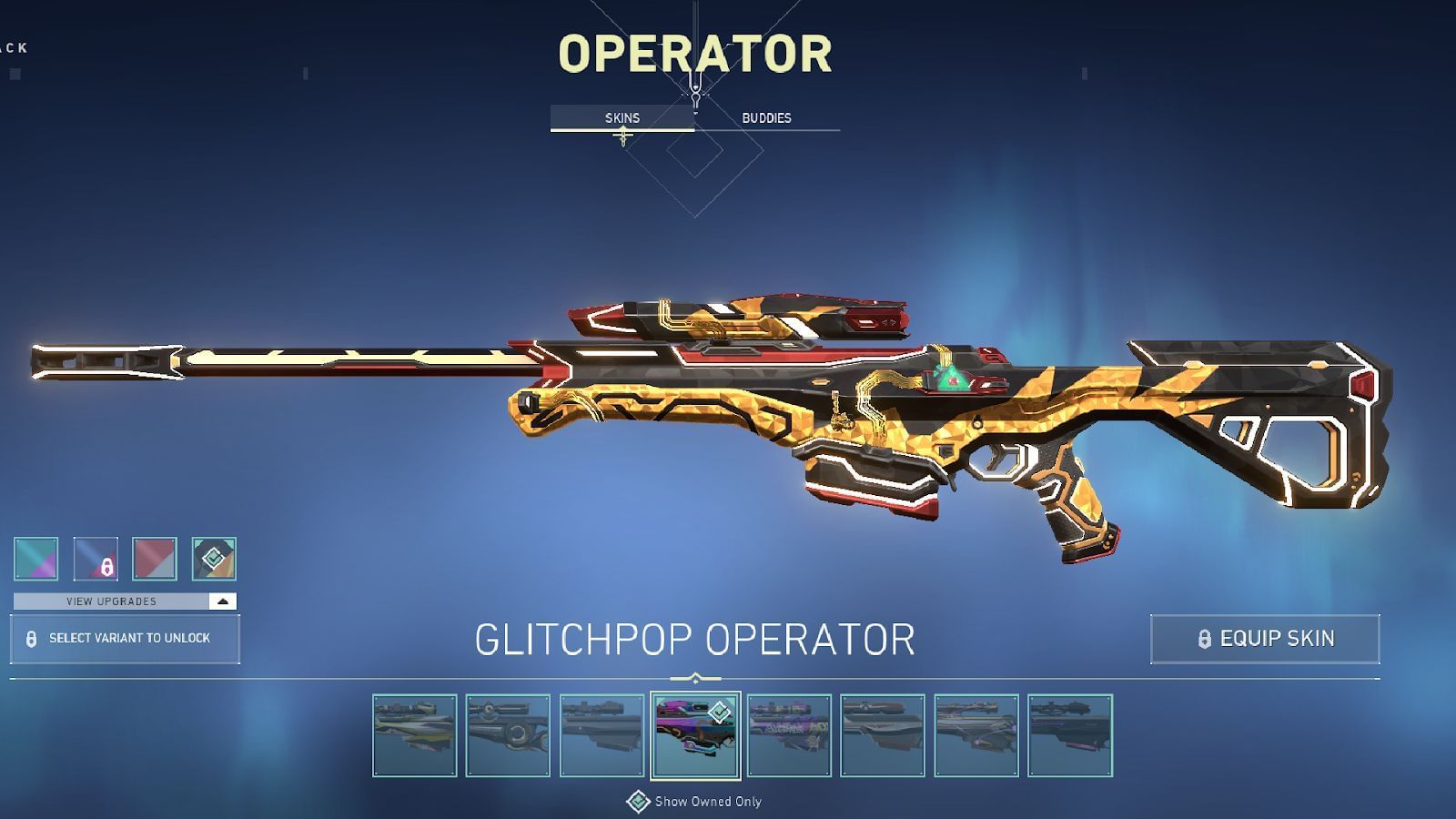This screenshot has height=819, width=1456.
Task: Select the teal Glitchpop variant swatch
Action: tap(36, 557)
